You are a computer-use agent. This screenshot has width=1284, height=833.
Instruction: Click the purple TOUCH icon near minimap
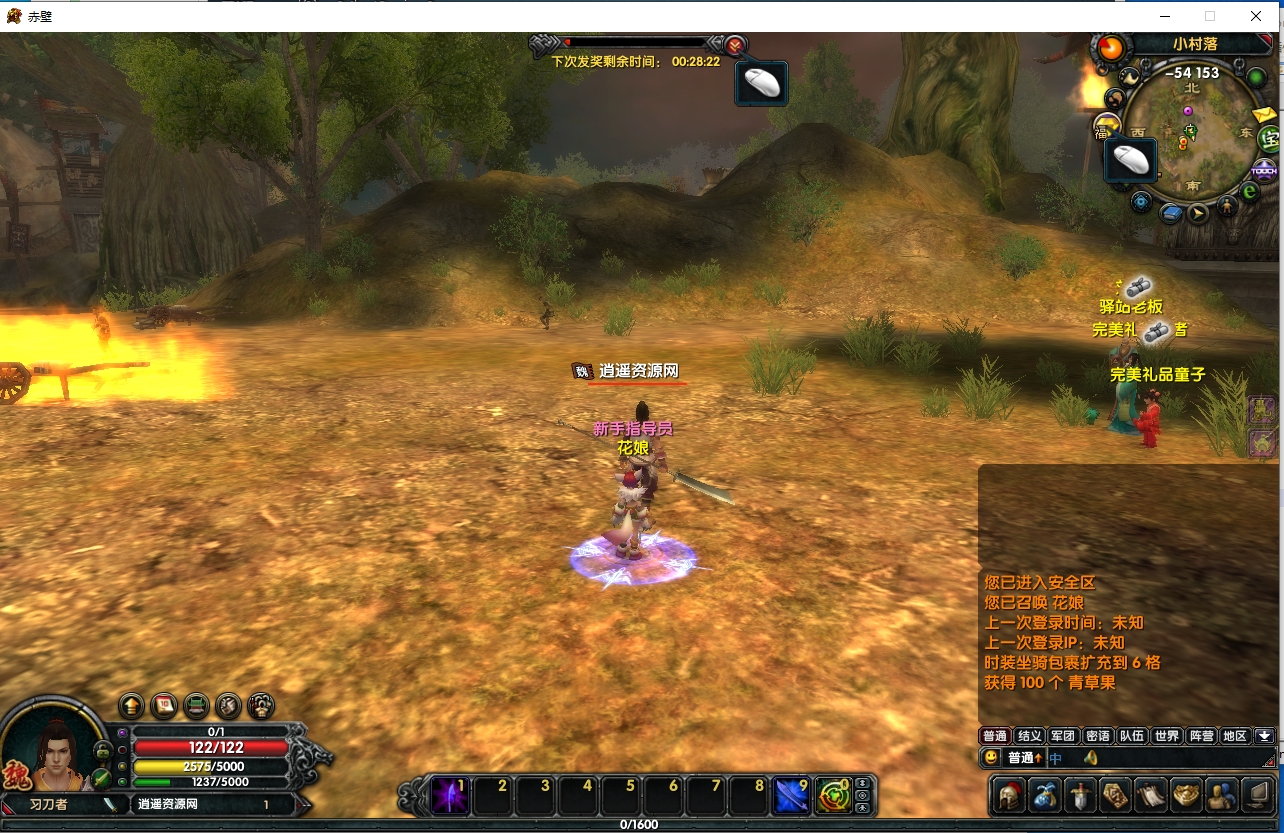coord(1264,169)
